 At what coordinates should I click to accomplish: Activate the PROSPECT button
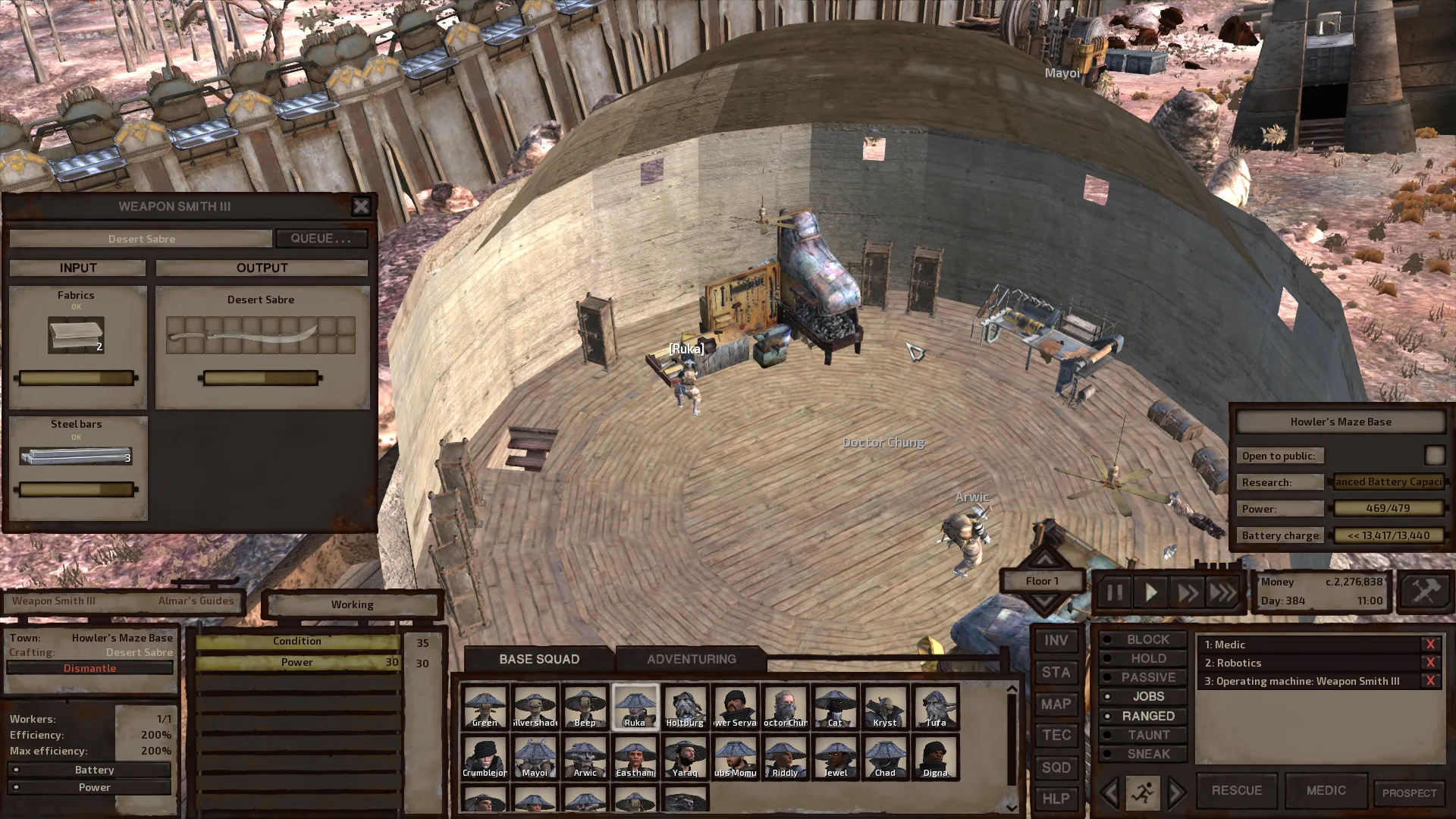(x=1409, y=793)
